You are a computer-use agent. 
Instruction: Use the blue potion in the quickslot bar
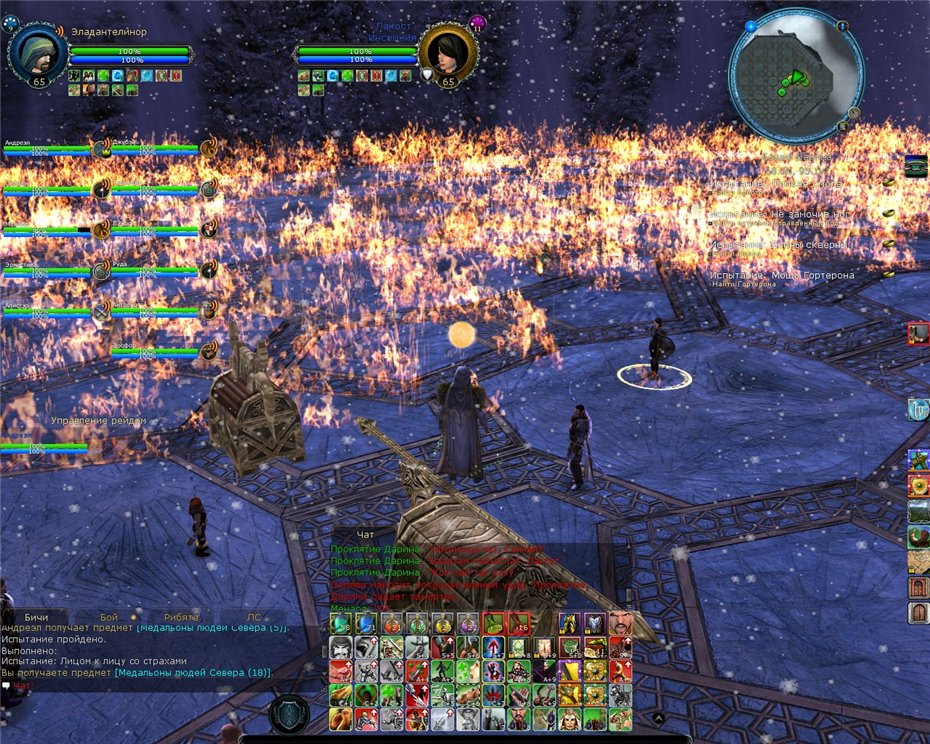pos(366,624)
